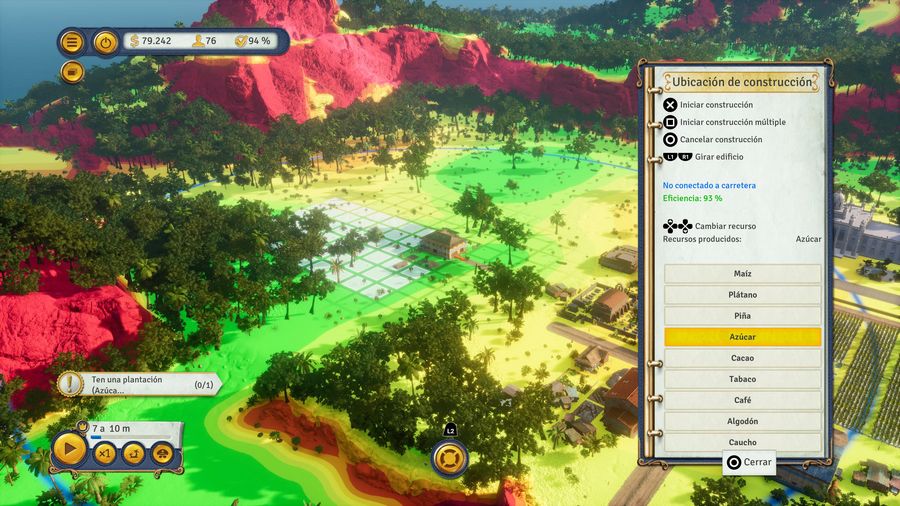The image size is (900, 506).
Task: Click the large play button
Action: 69,450
